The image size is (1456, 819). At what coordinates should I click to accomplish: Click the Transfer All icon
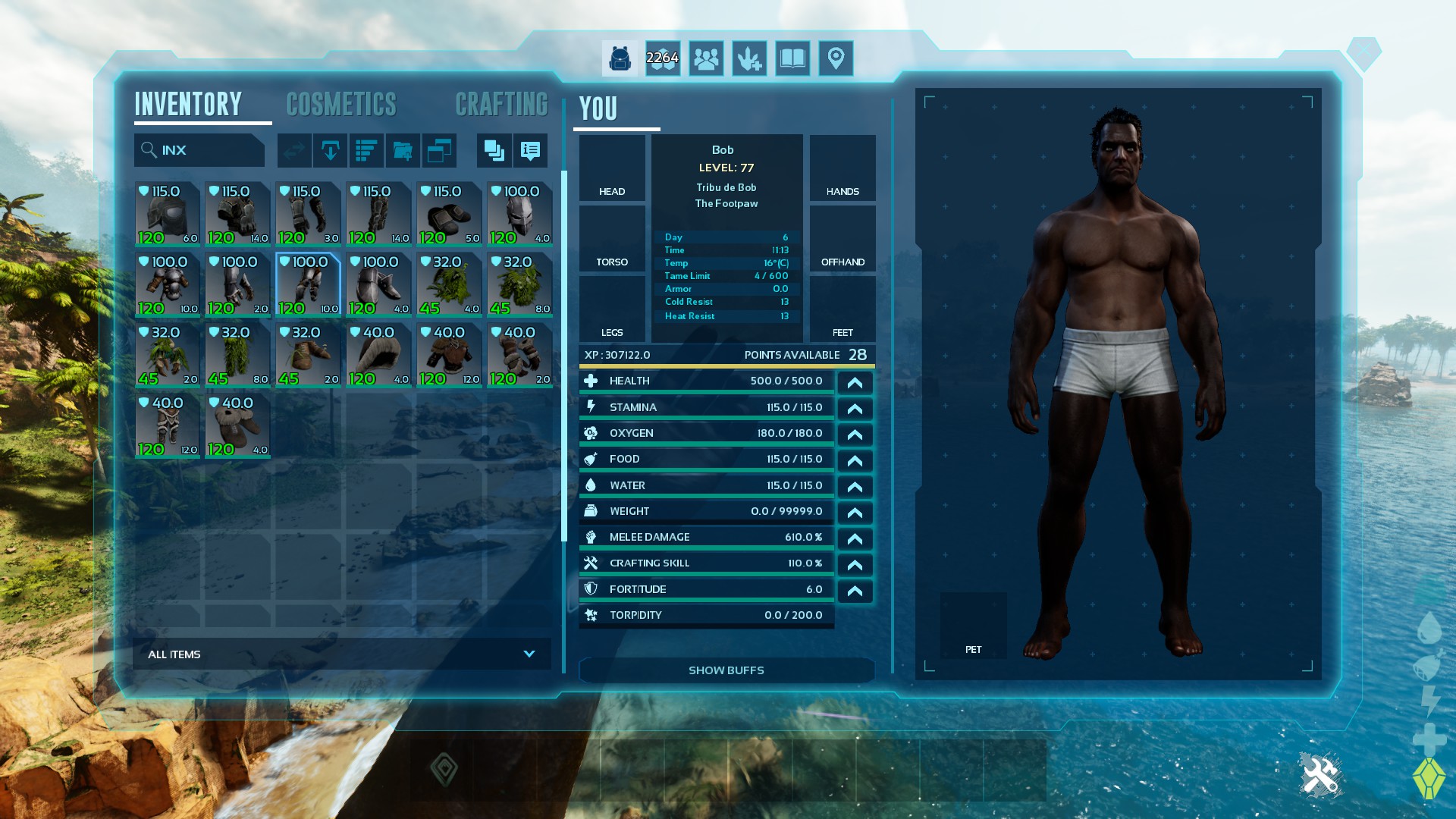294,150
